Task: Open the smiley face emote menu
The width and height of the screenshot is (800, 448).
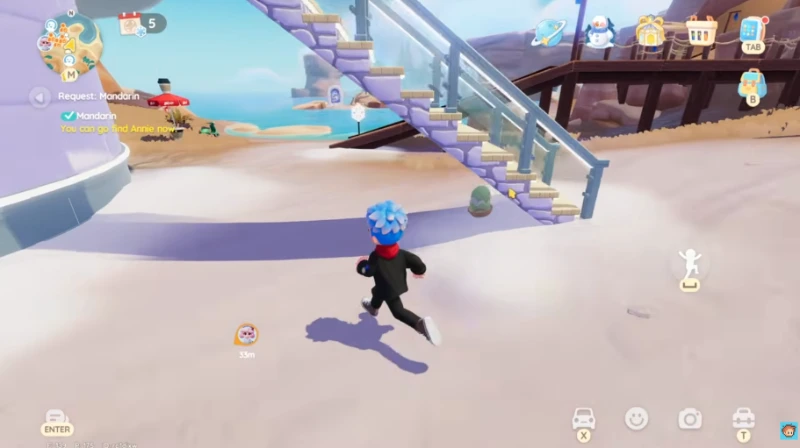Action: coord(636,418)
